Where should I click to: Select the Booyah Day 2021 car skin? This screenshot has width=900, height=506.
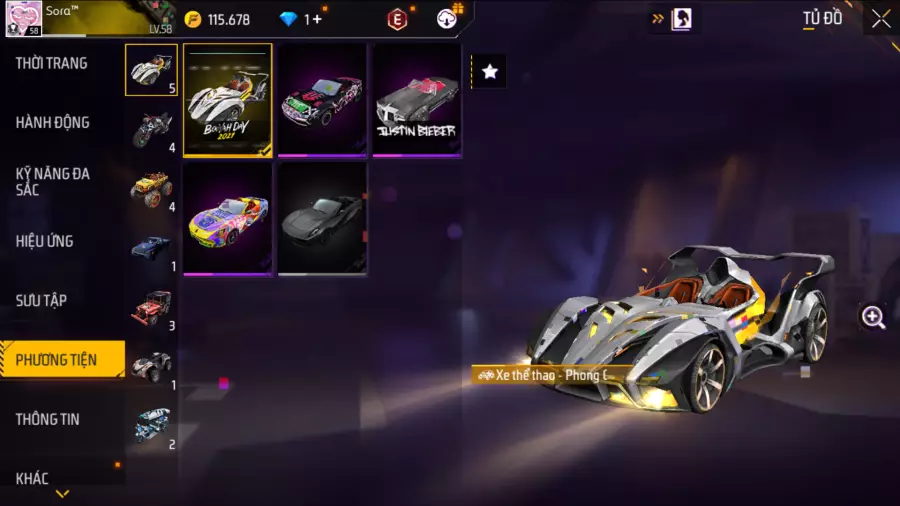[228, 100]
